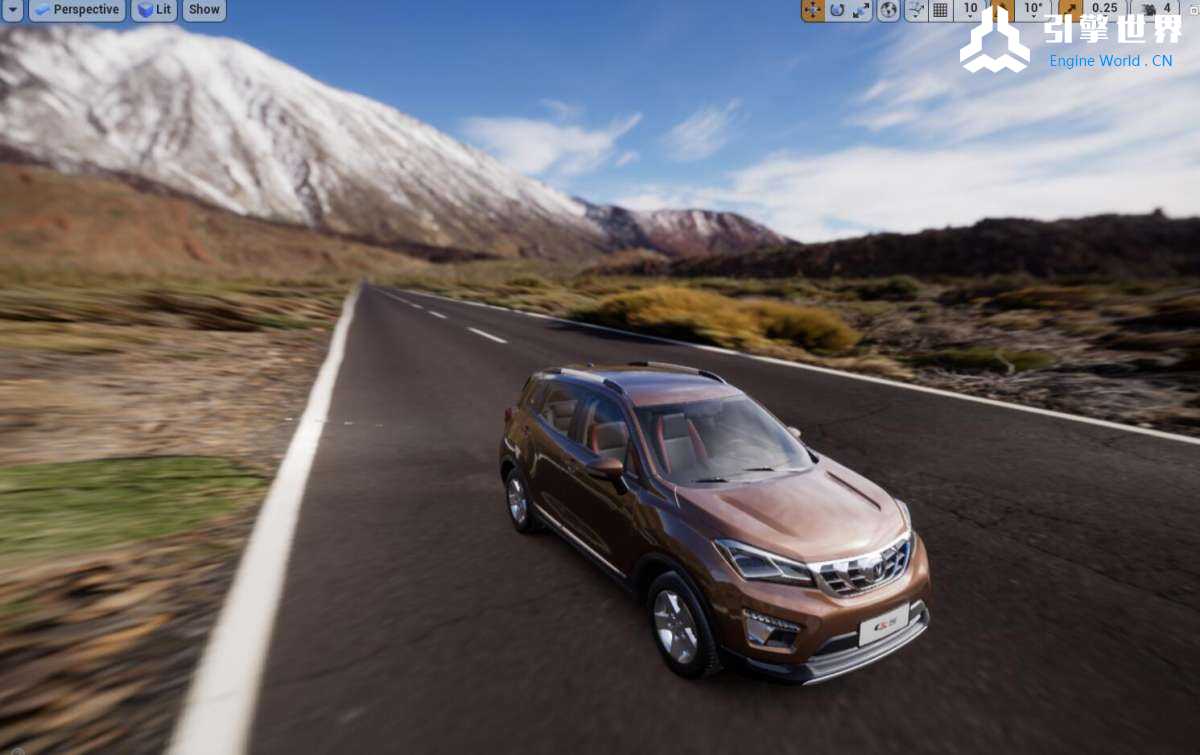Open the rotation snap 10° dropdown
The image size is (1200, 755).
(x=1033, y=10)
